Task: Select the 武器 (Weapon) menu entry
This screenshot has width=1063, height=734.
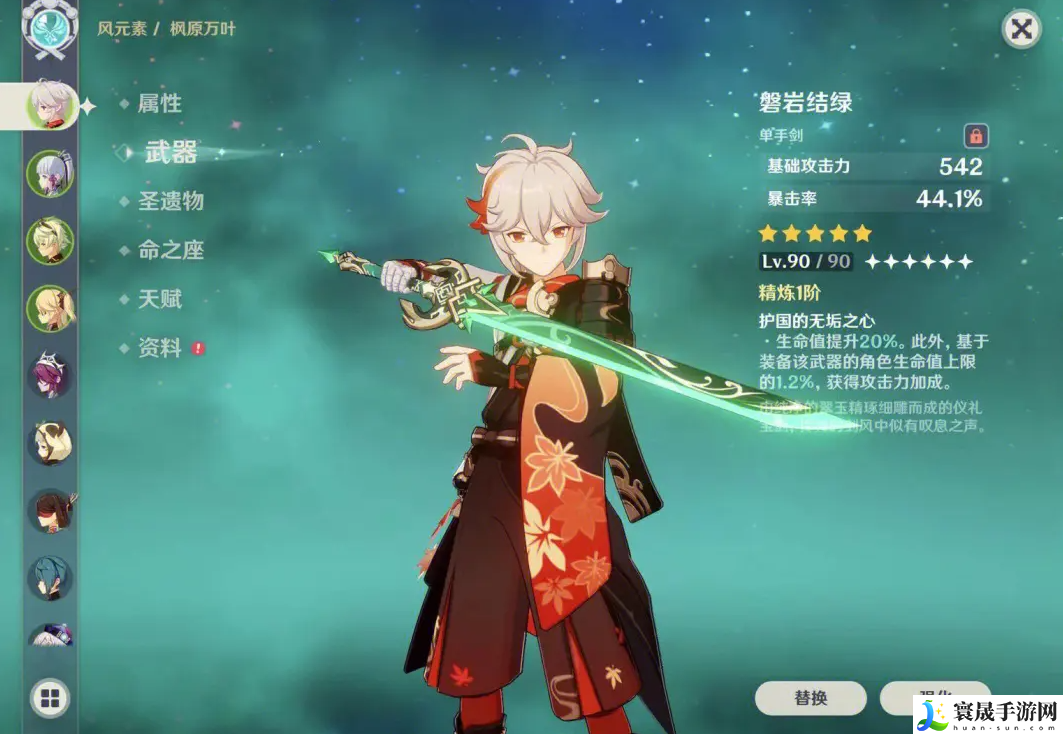Action: (x=171, y=152)
